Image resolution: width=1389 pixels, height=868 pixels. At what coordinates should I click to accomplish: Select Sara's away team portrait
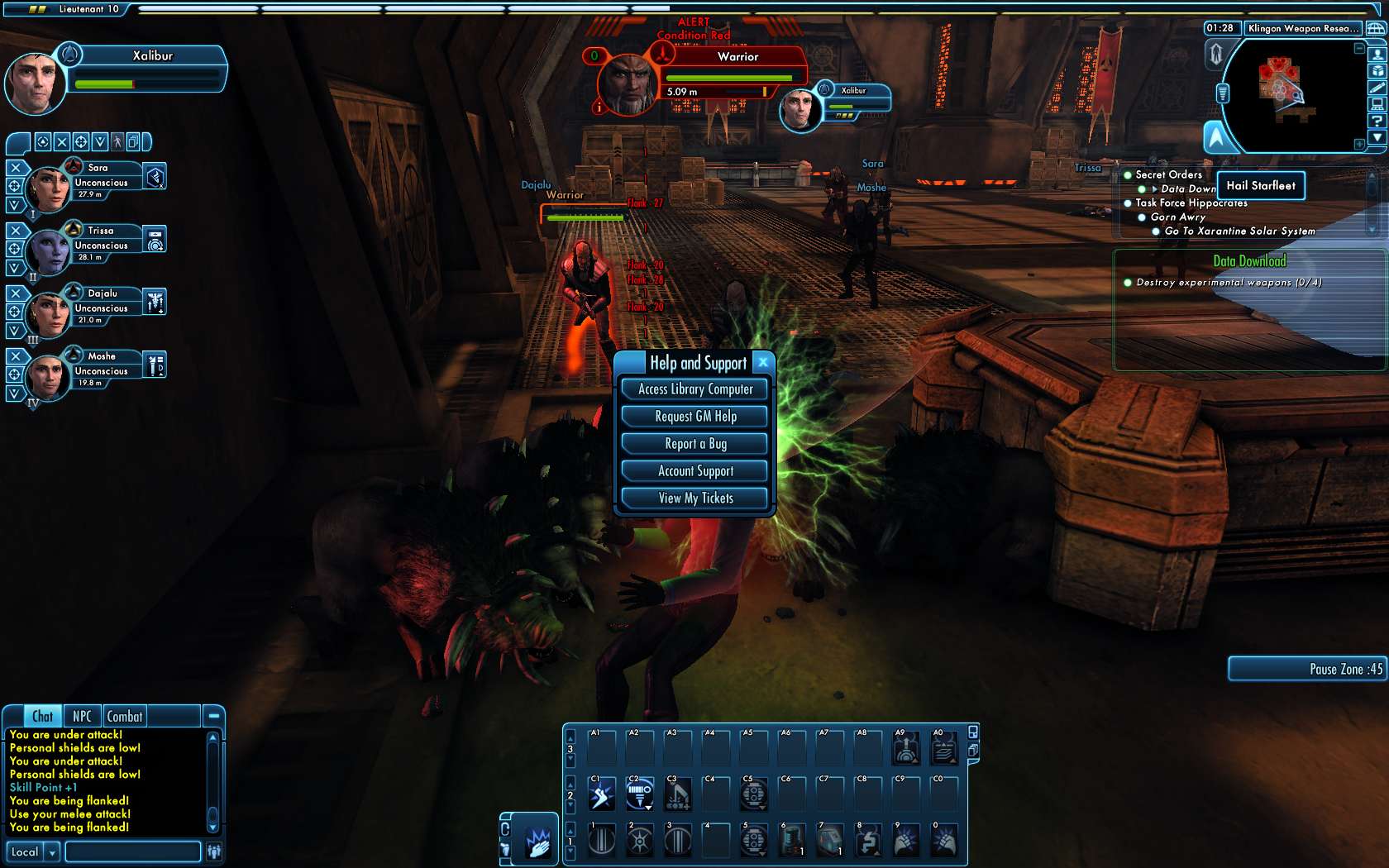point(48,188)
